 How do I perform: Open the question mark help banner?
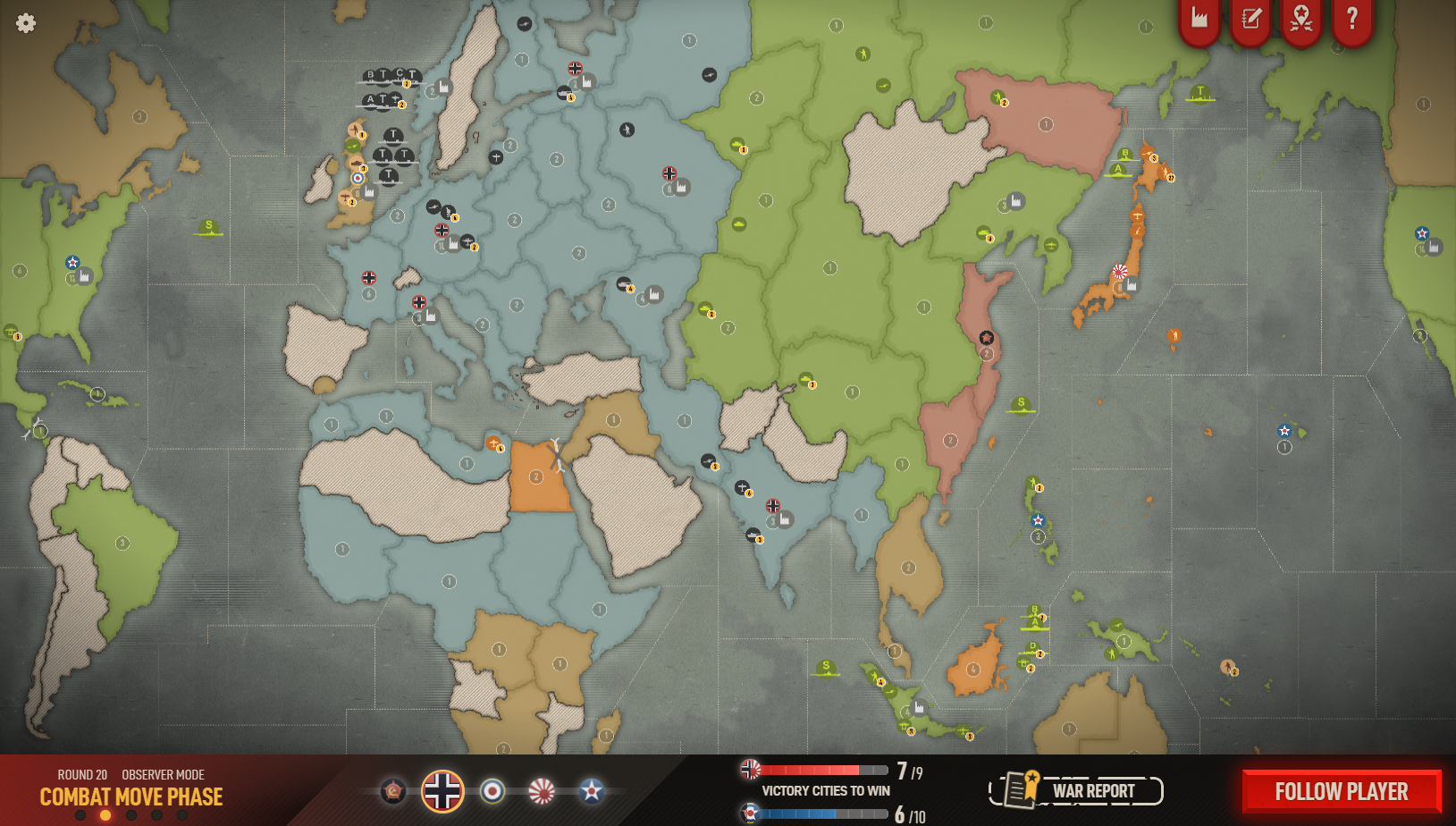click(1352, 18)
